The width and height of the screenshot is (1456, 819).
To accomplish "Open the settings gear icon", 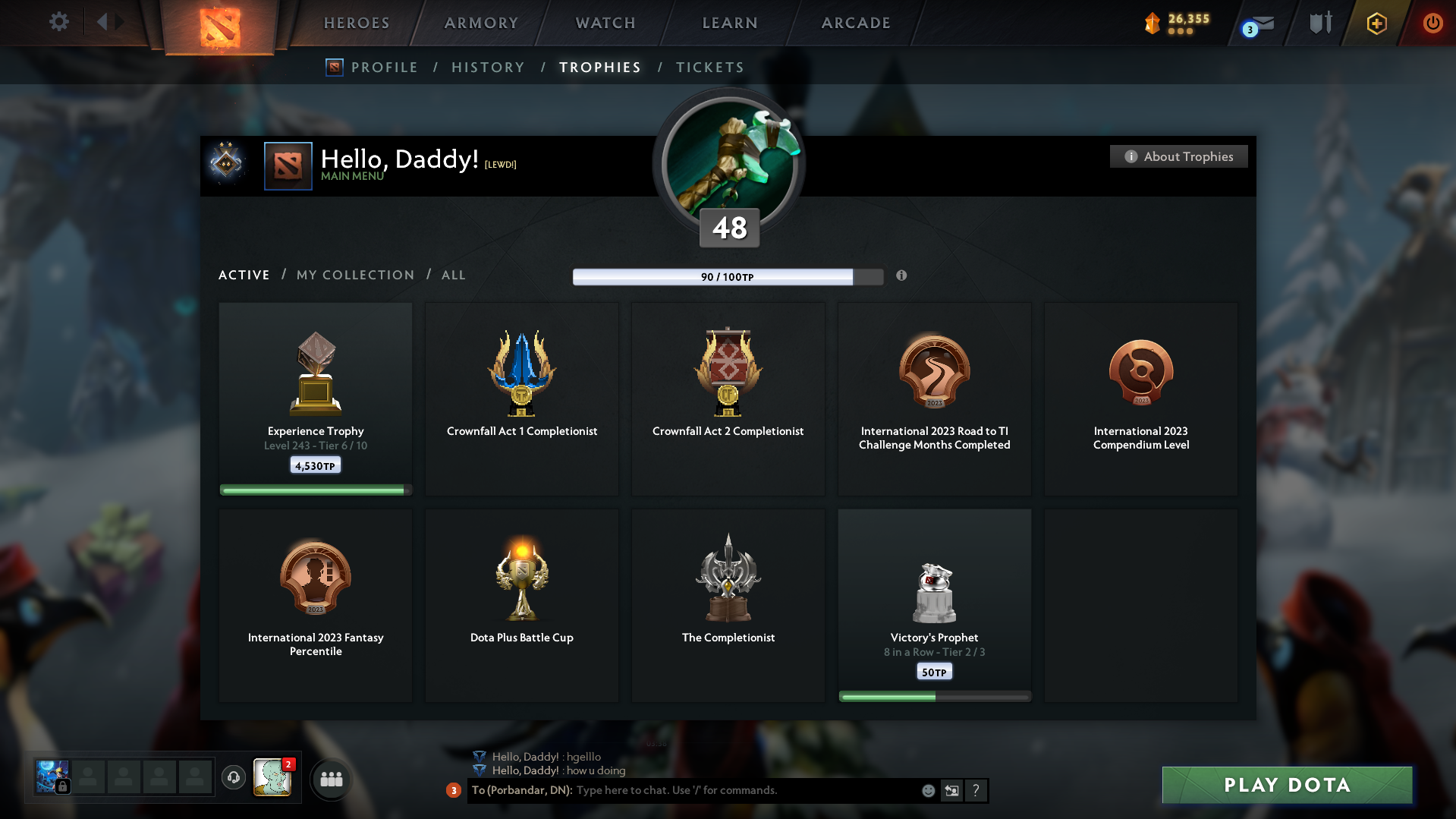I will point(58,22).
